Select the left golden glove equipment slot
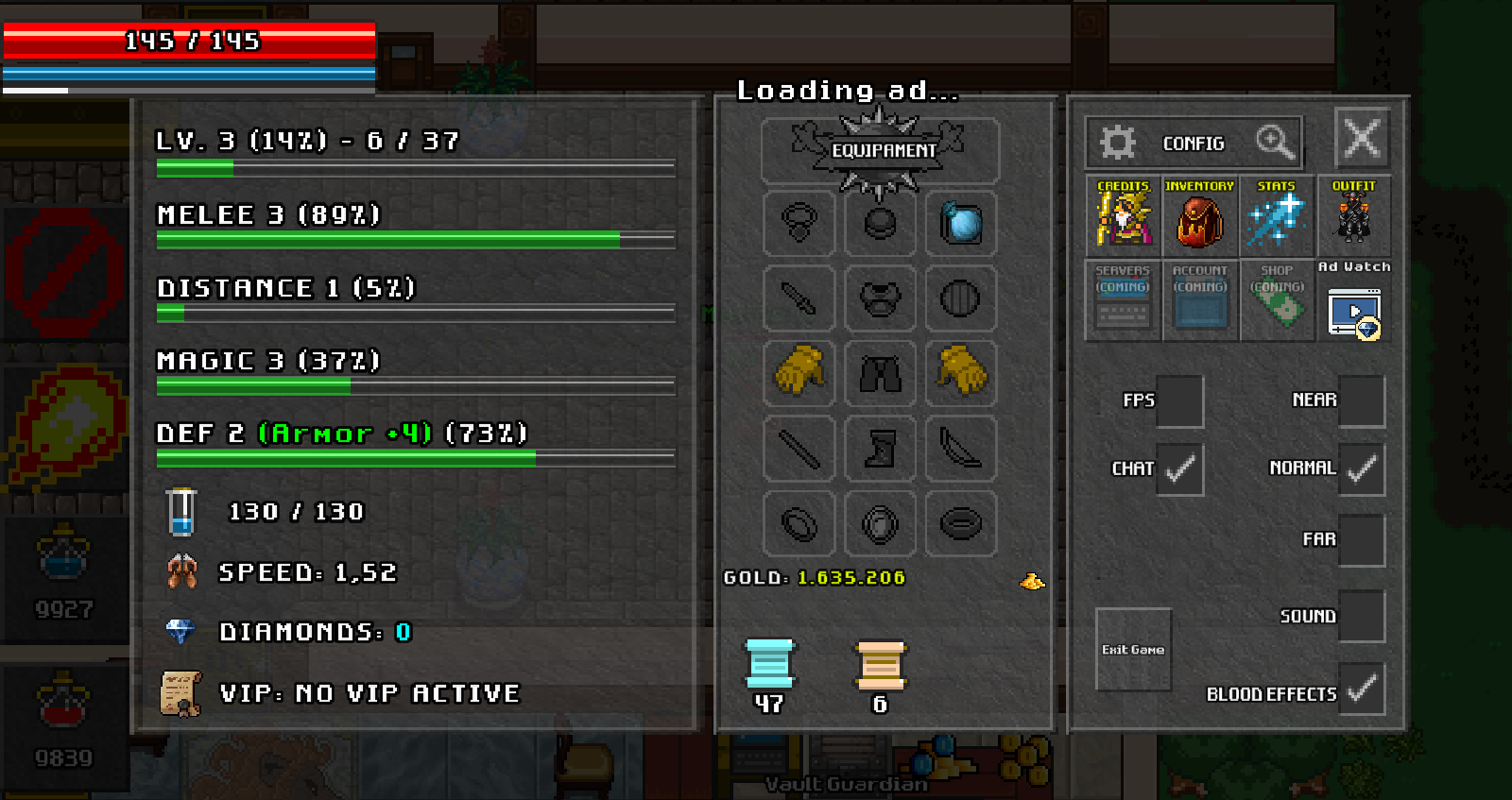Image resolution: width=1512 pixels, height=800 pixels. click(x=799, y=371)
